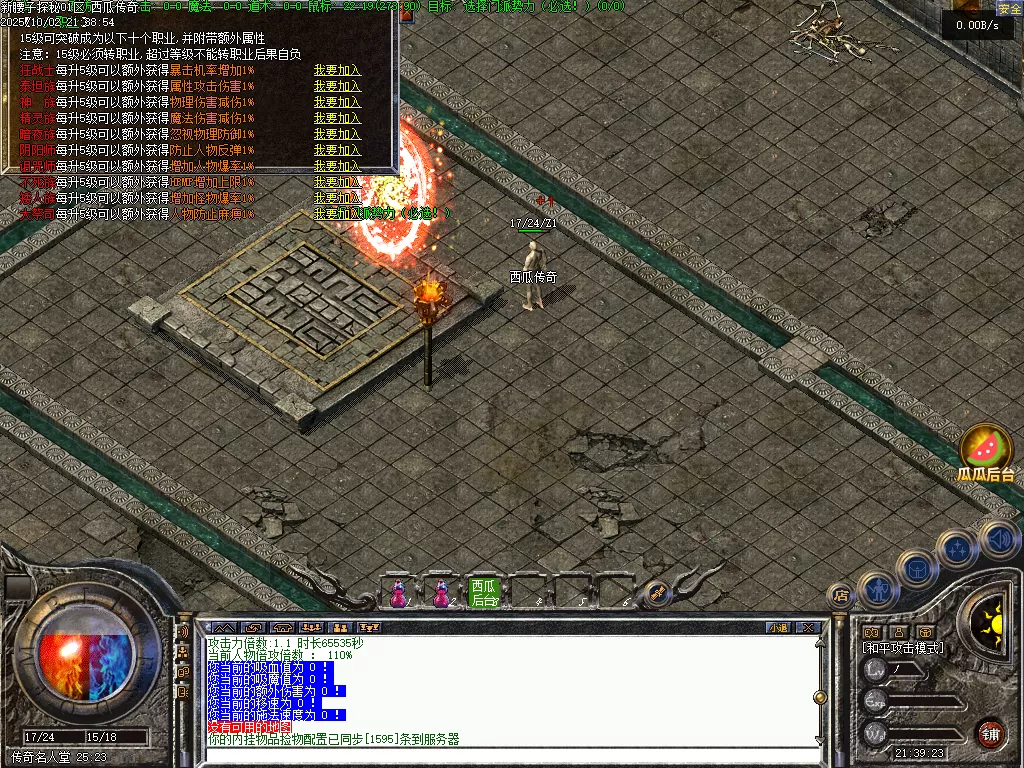The image size is (1024, 768).
Task: Use the second red potion slot
Action: 440,593
